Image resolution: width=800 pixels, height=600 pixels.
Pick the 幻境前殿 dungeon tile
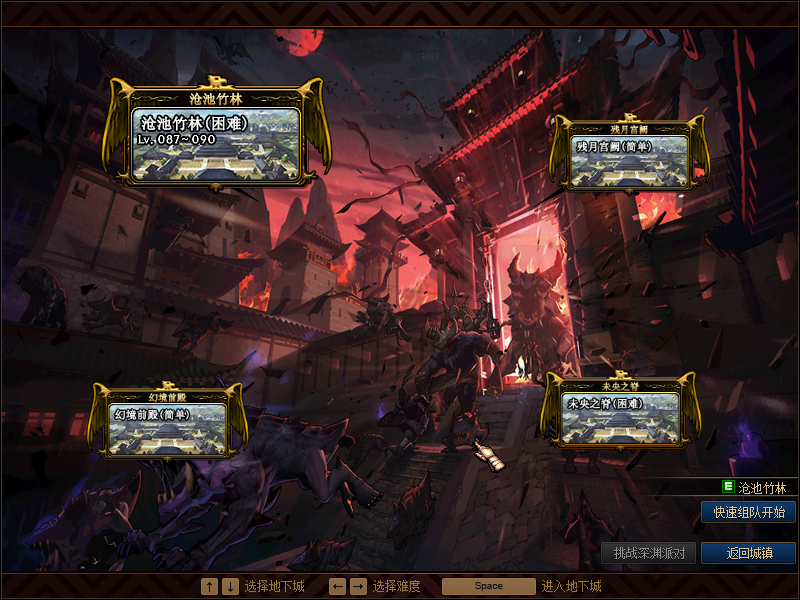169,426
